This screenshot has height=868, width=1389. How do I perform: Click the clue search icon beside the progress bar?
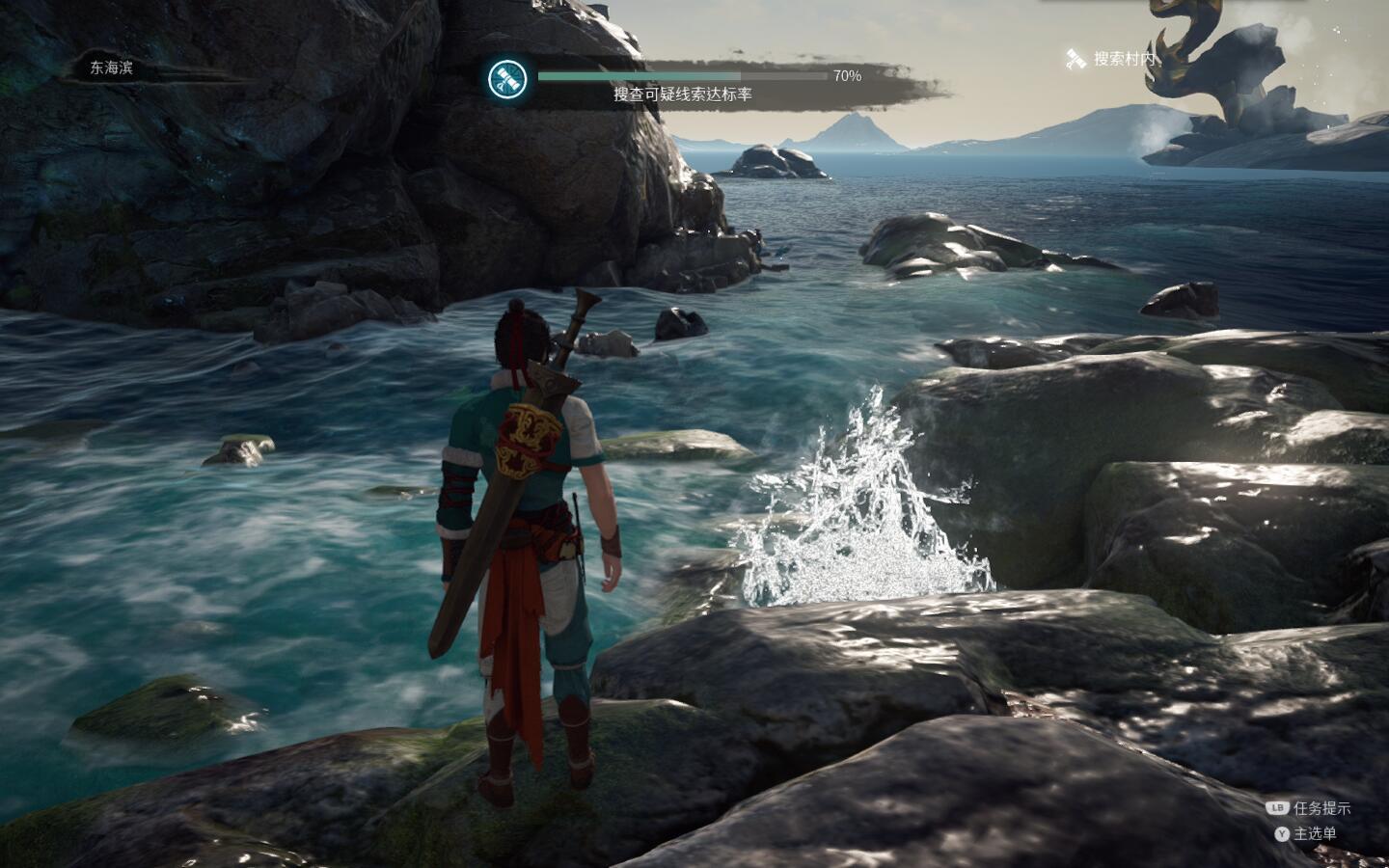(x=506, y=79)
